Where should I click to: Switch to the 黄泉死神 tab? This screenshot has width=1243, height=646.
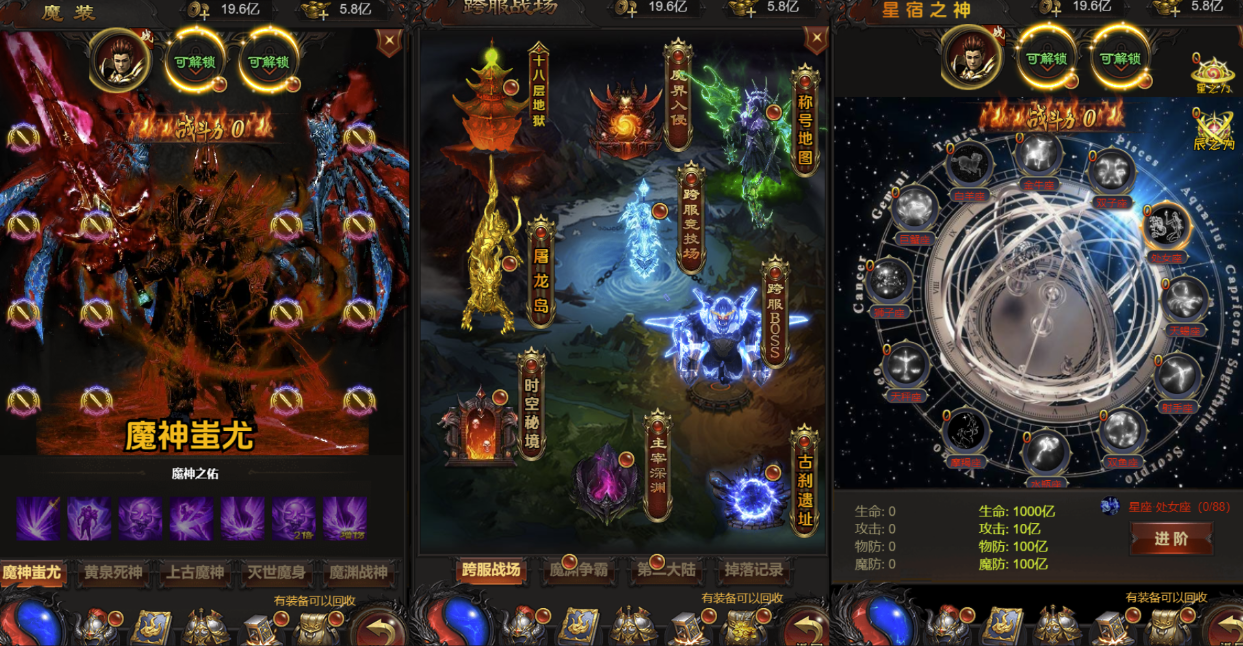coord(113,573)
